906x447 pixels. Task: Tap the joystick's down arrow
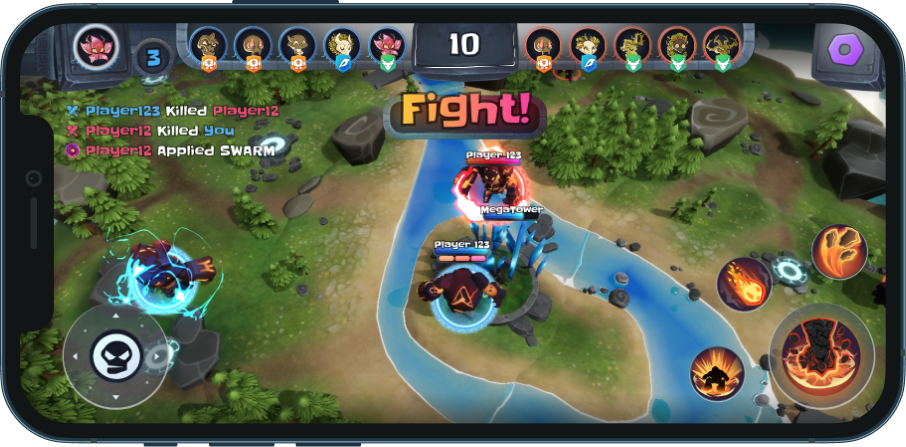(x=115, y=395)
